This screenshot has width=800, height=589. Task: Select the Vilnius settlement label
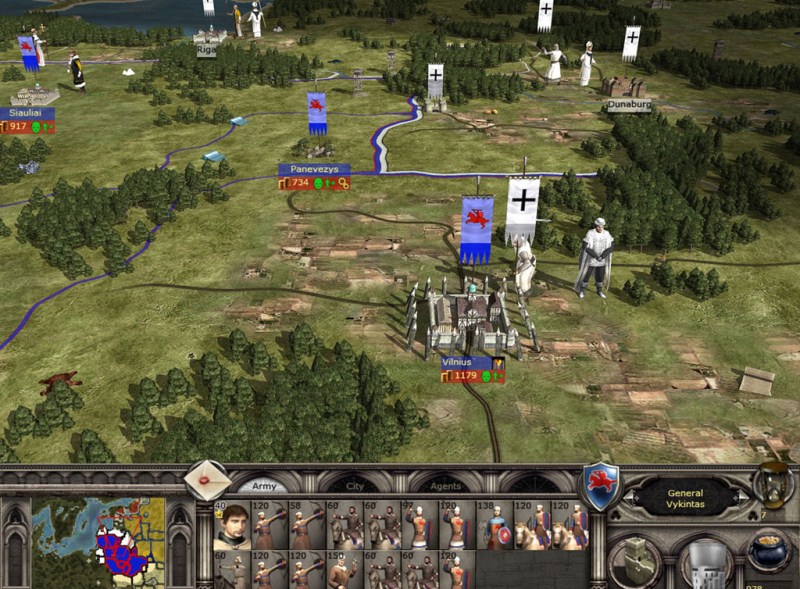(x=466, y=363)
